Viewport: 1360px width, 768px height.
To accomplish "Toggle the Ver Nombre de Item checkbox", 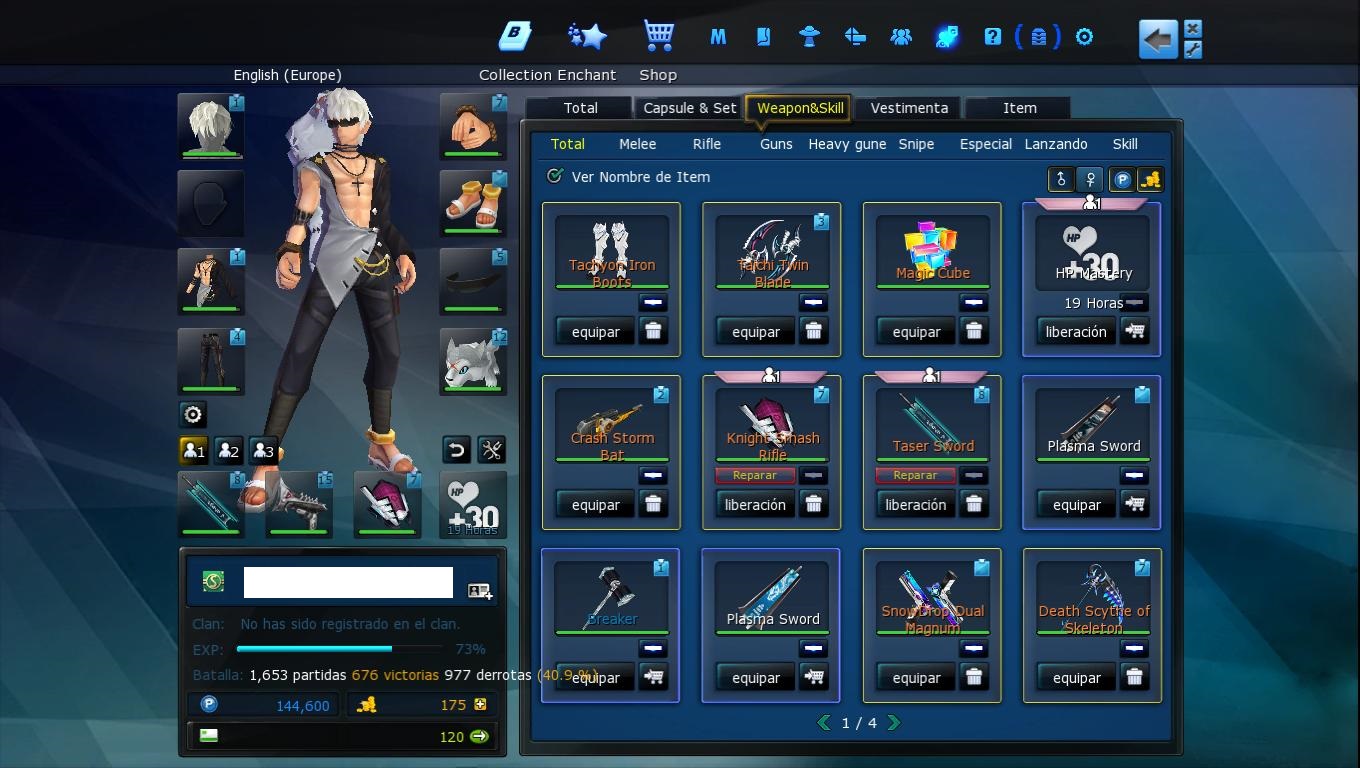I will pyautogui.click(x=555, y=177).
